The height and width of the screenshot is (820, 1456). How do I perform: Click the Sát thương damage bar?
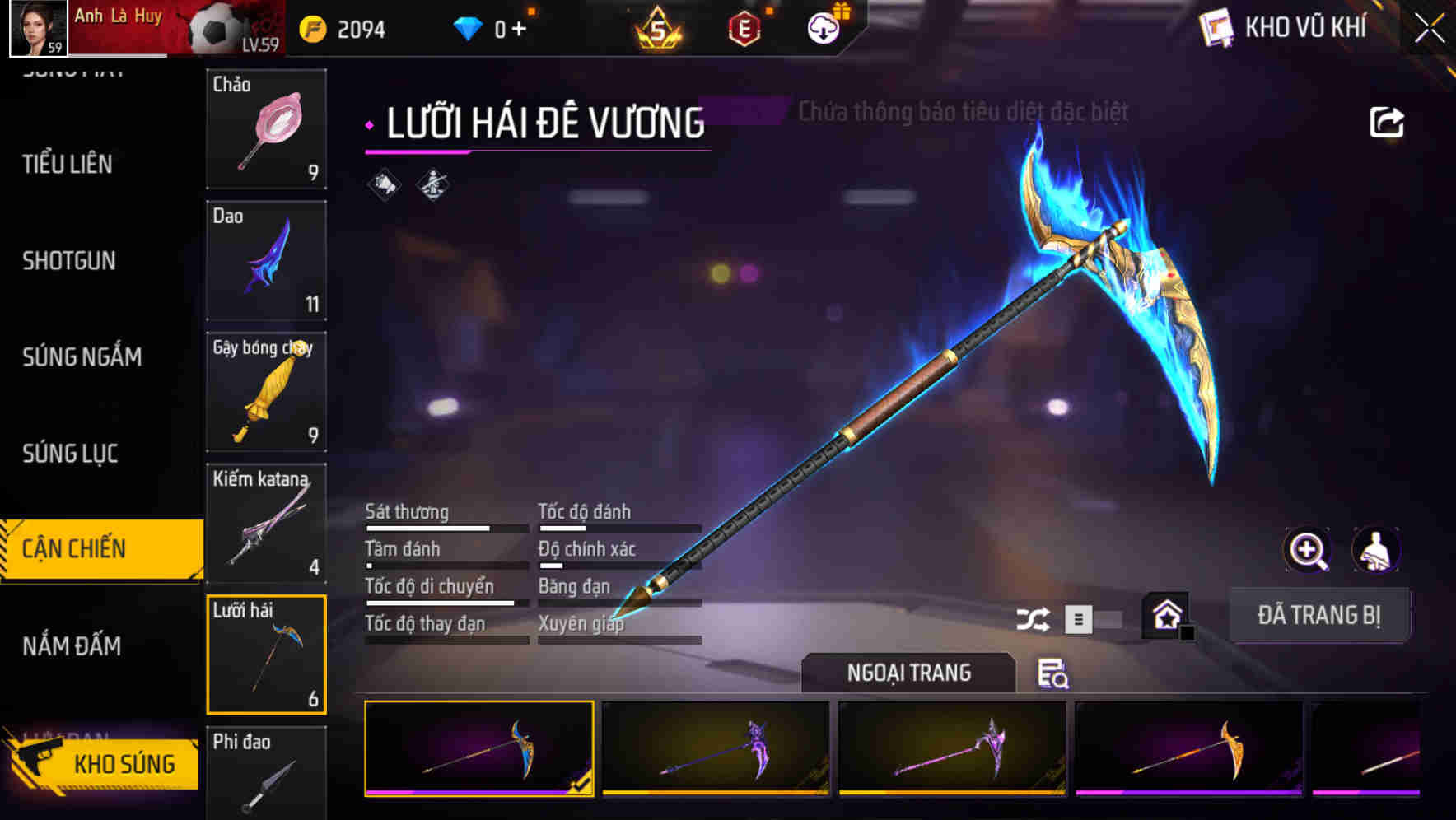click(x=445, y=527)
